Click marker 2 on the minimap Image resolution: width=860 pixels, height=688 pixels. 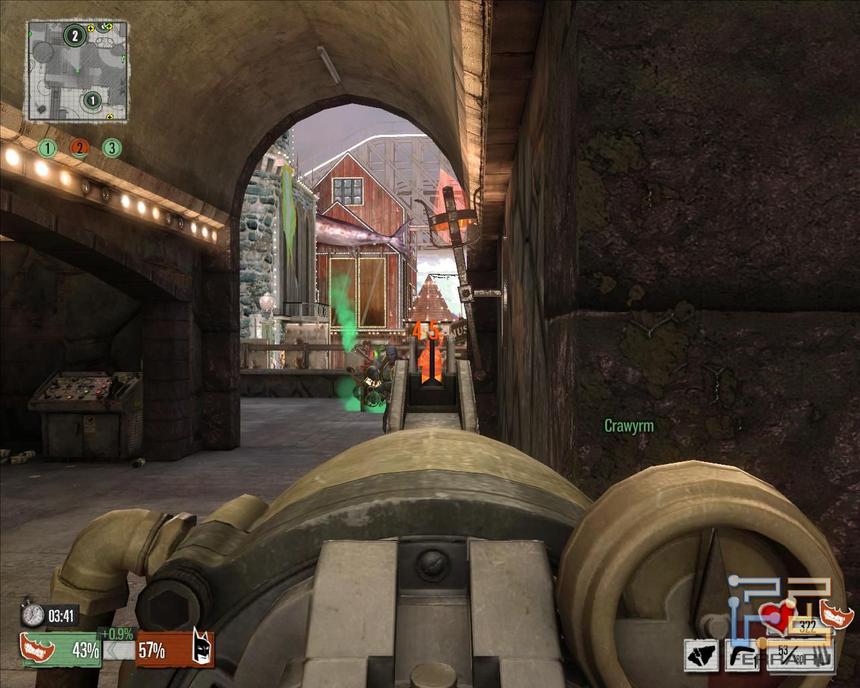tap(74, 37)
